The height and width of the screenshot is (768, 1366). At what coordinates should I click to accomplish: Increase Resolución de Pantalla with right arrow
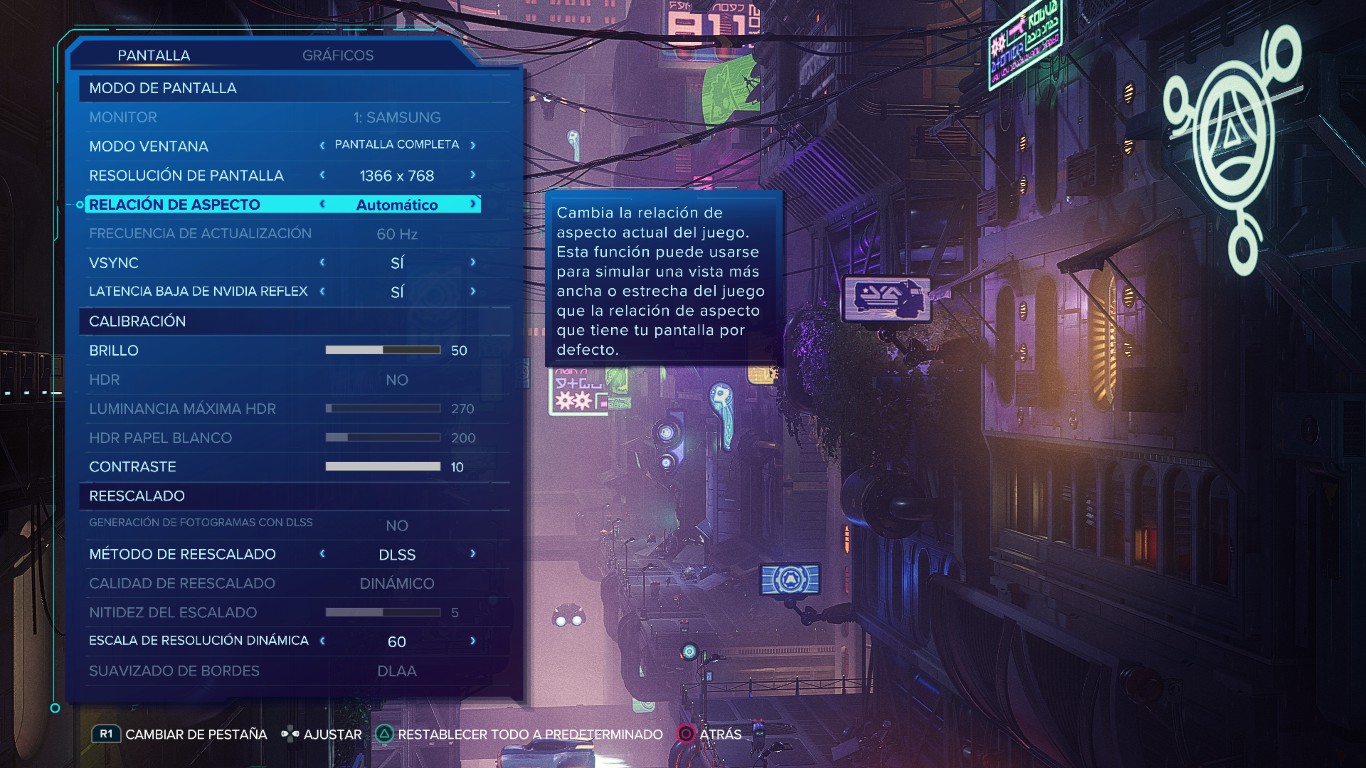[473, 175]
